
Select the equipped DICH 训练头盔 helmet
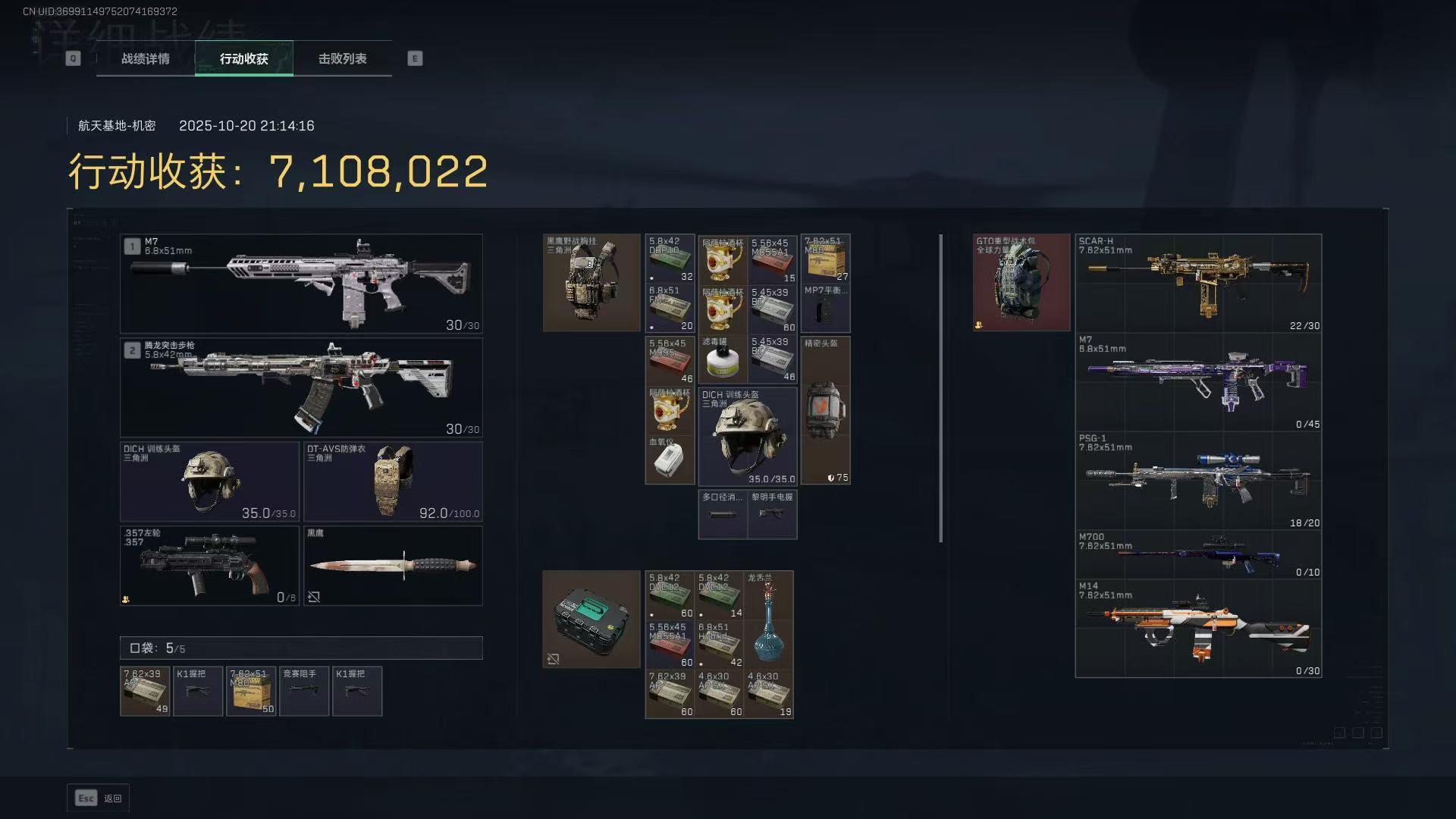(x=209, y=482)
